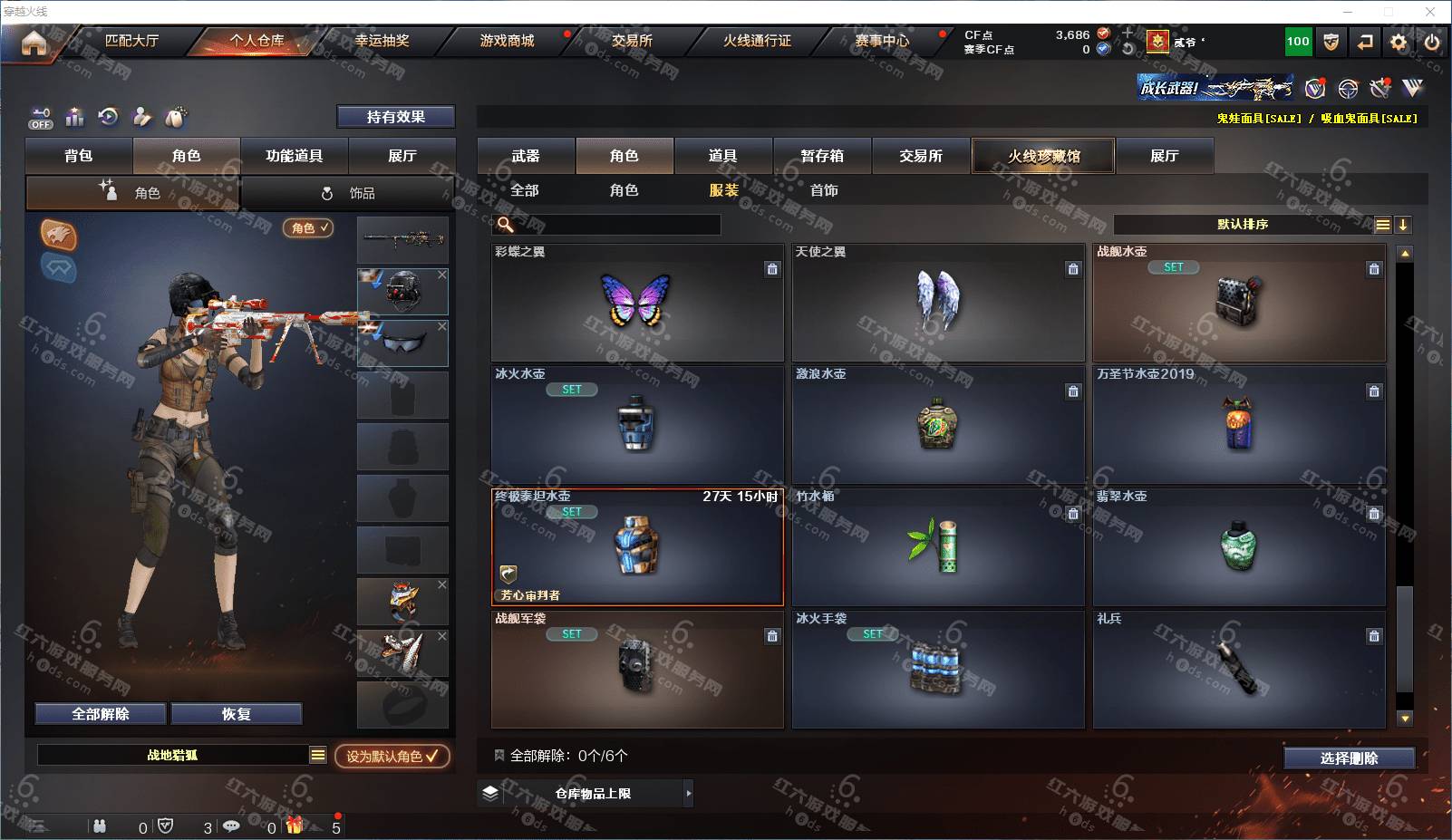The image size is (1452, 840).
Task: Open the 游戏商城 shop menu
Action: tap(507, 41)
